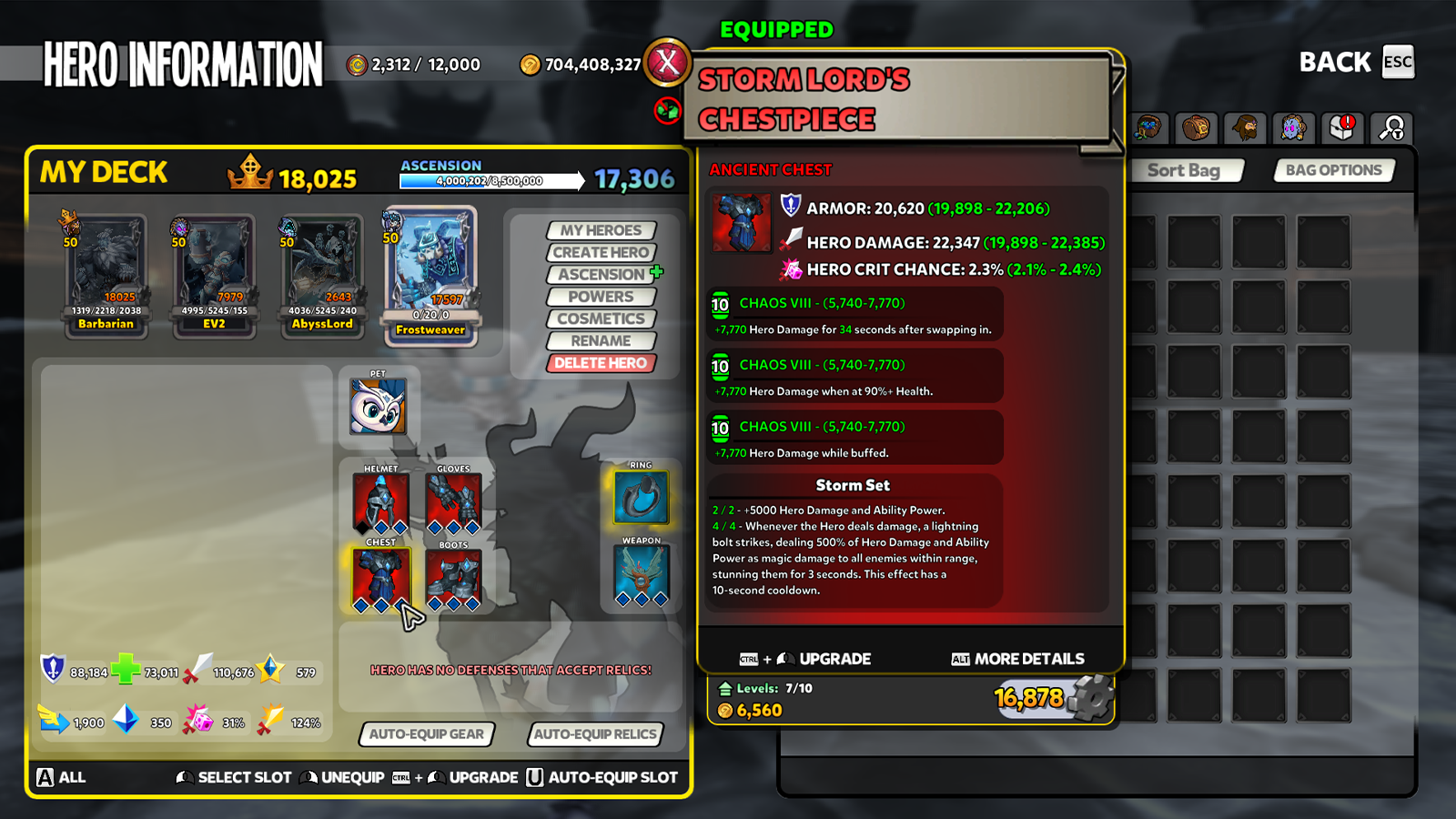Click Auto-Equip Gear button
The width and height of the screenshot is (1456, 819).
(426, 734)
